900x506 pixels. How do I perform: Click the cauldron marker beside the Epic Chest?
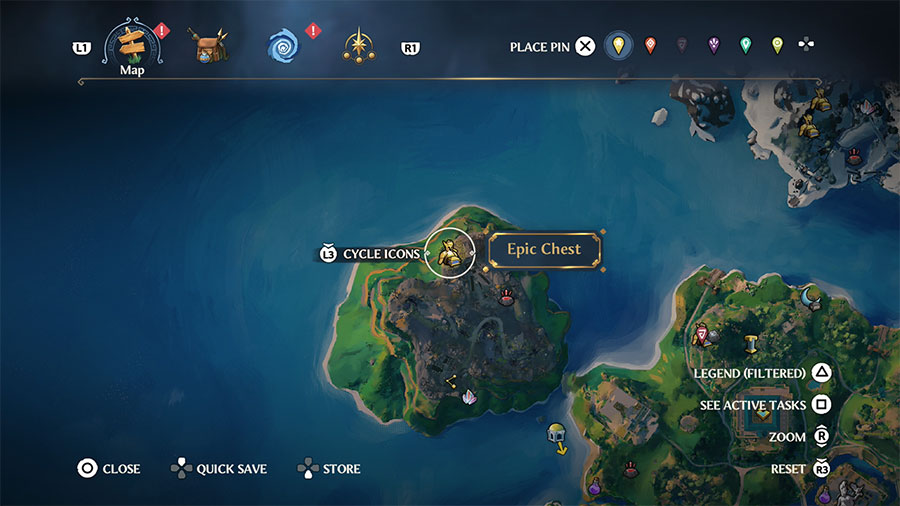pos(507,295)
